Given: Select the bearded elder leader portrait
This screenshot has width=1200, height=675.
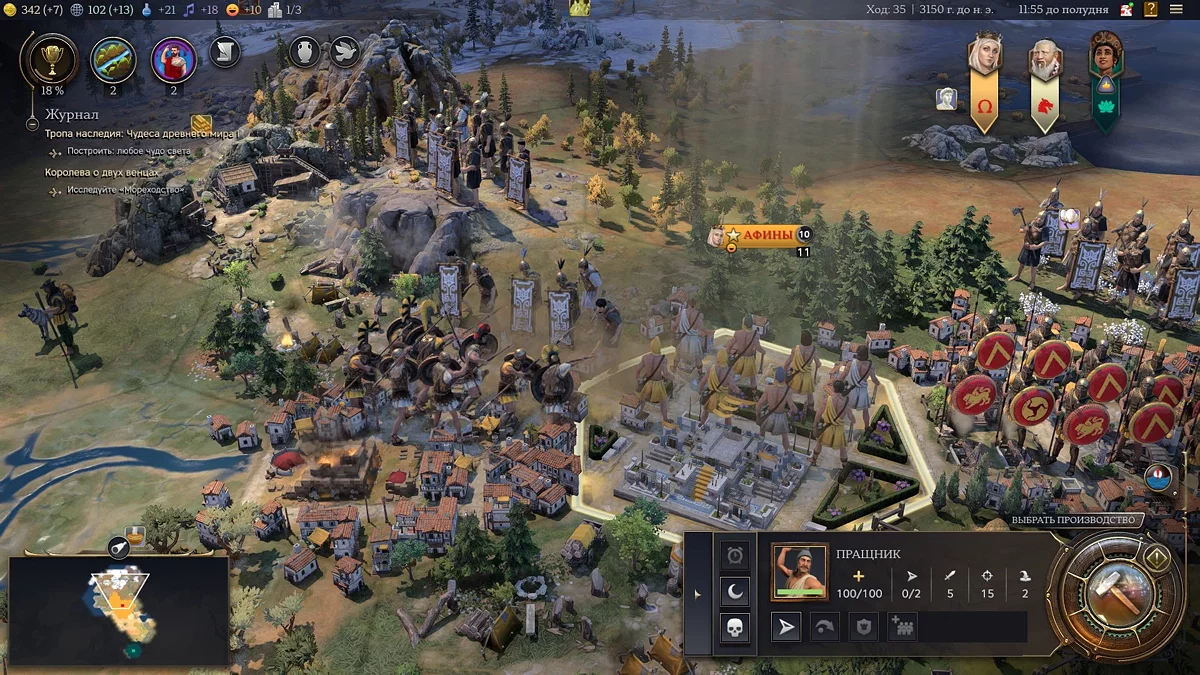Looking at the screenshot, I should 1045,61.
